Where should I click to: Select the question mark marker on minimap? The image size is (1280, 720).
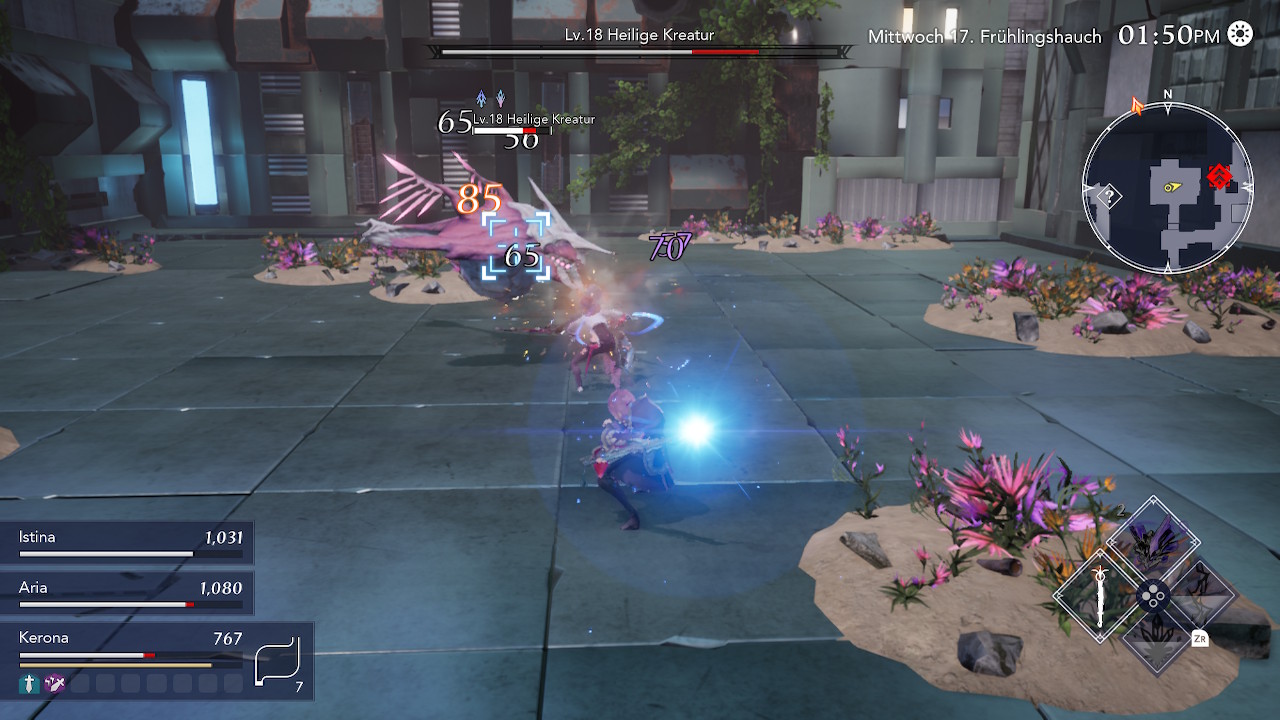[x=1108, y=196]
